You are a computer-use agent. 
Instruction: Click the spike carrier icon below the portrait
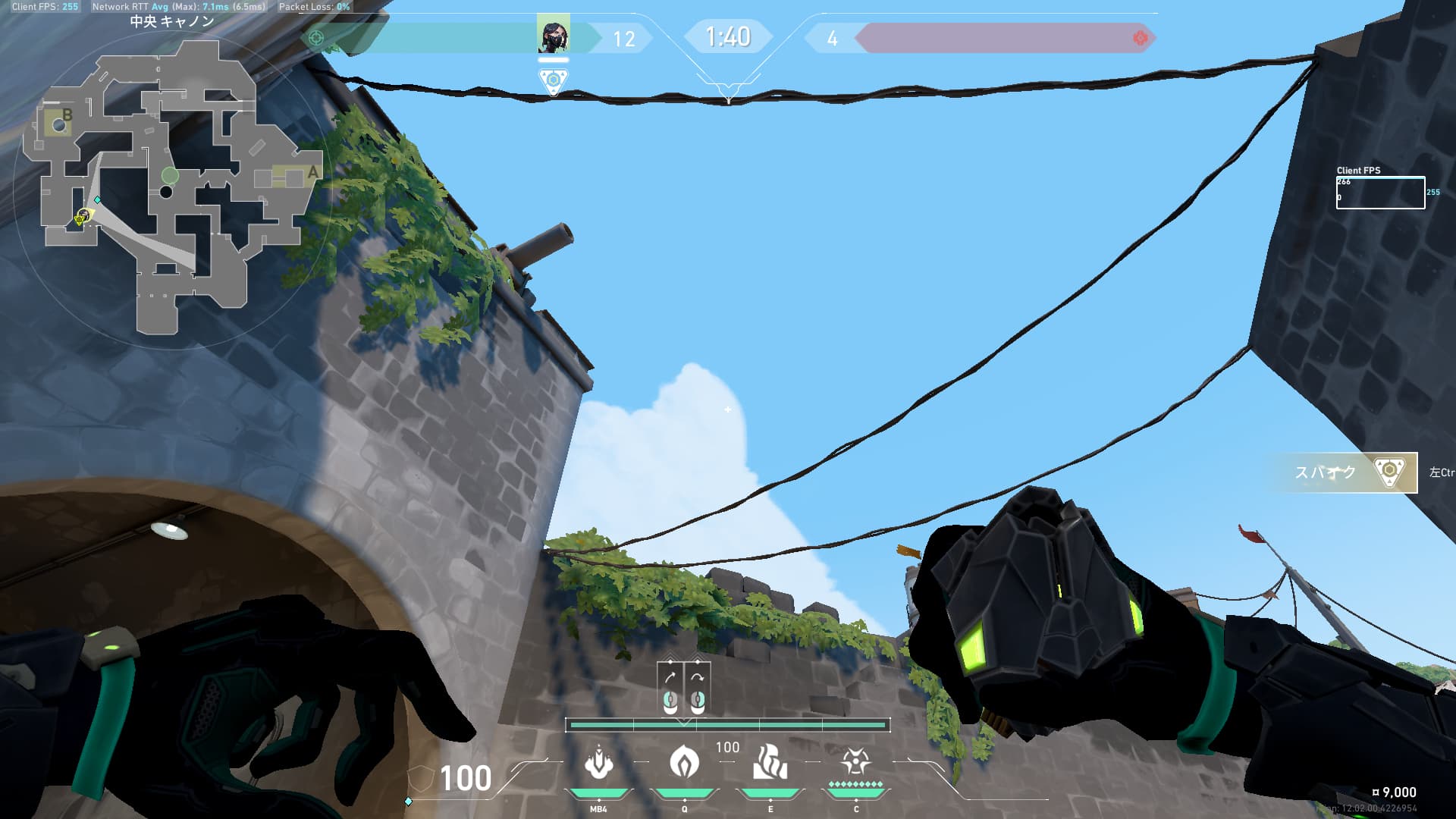pos(553,80)
